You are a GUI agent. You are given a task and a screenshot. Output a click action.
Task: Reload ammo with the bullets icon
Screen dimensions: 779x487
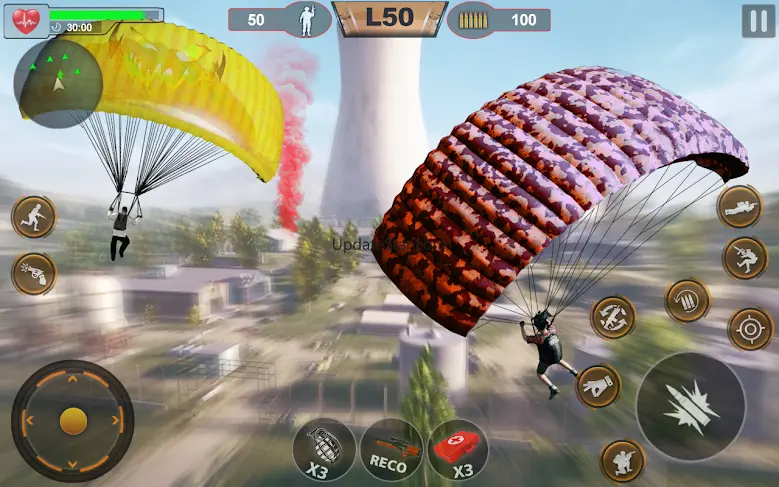pos(688,300)
